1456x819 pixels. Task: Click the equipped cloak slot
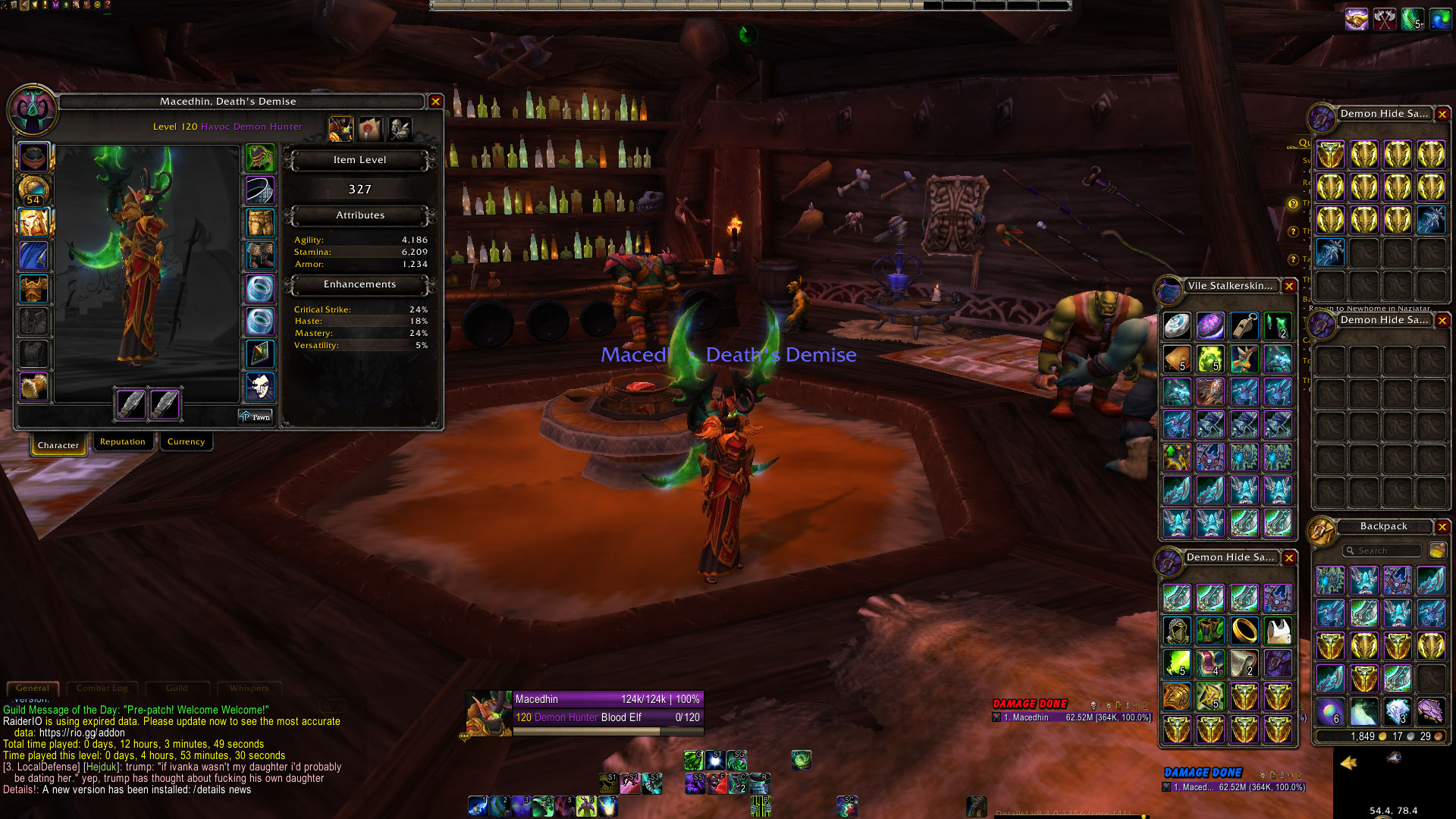[x=33, y=256]
